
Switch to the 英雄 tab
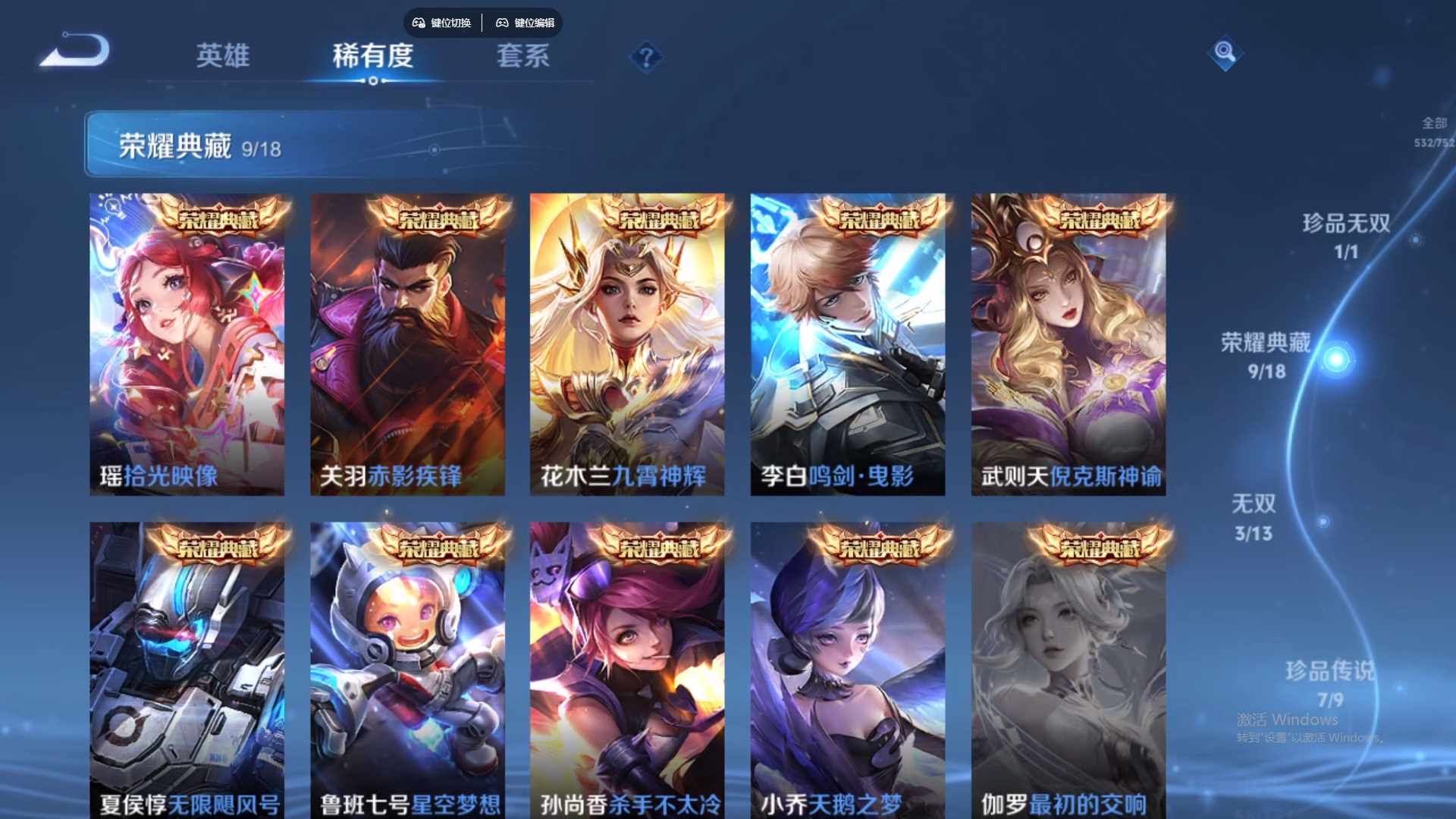tap(224, 57)
